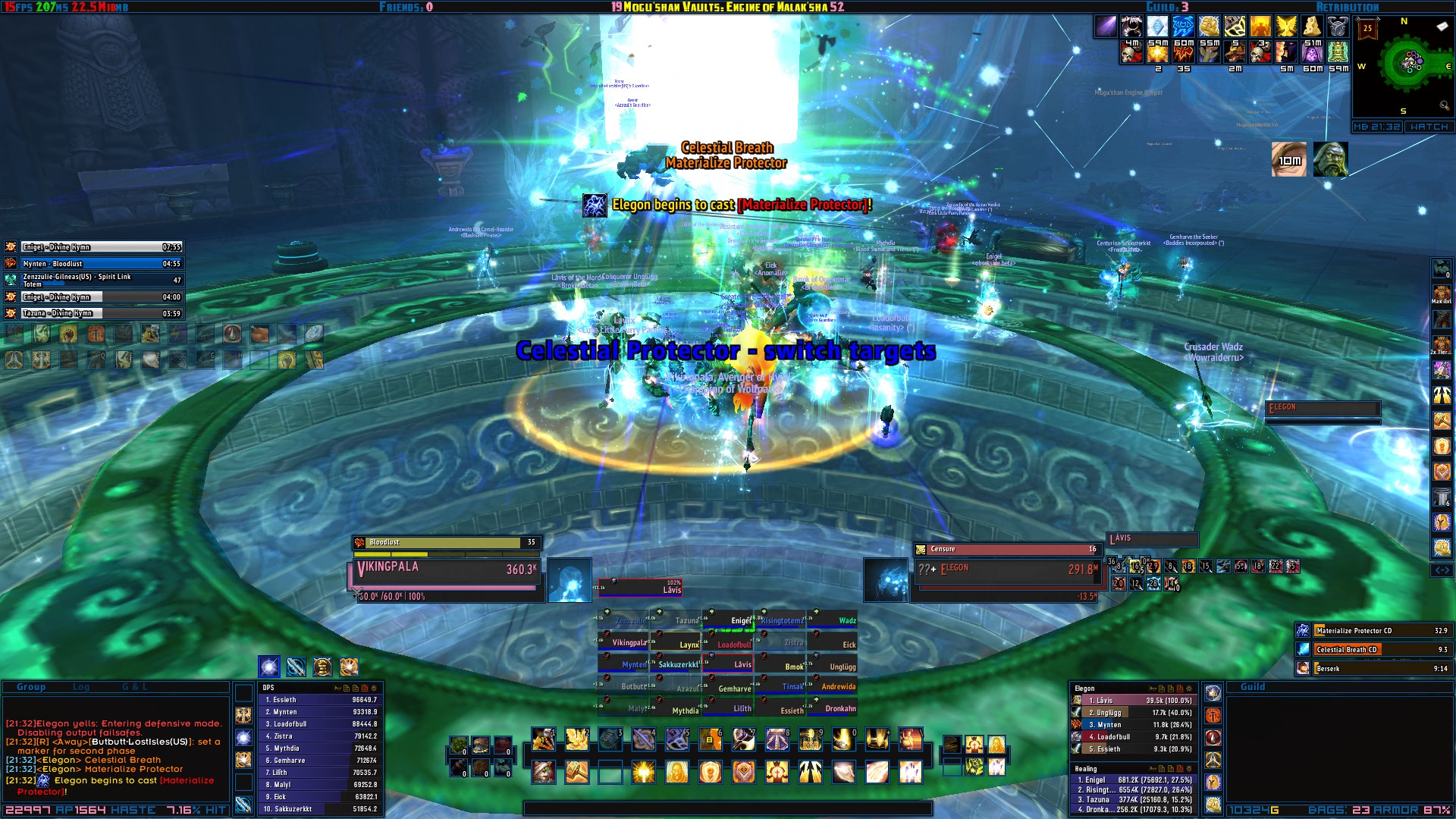Image resolution: width=1456 pixels, height=819 pixels.
Task: Select the Vikingpala player frame
Action: point(446,572)
